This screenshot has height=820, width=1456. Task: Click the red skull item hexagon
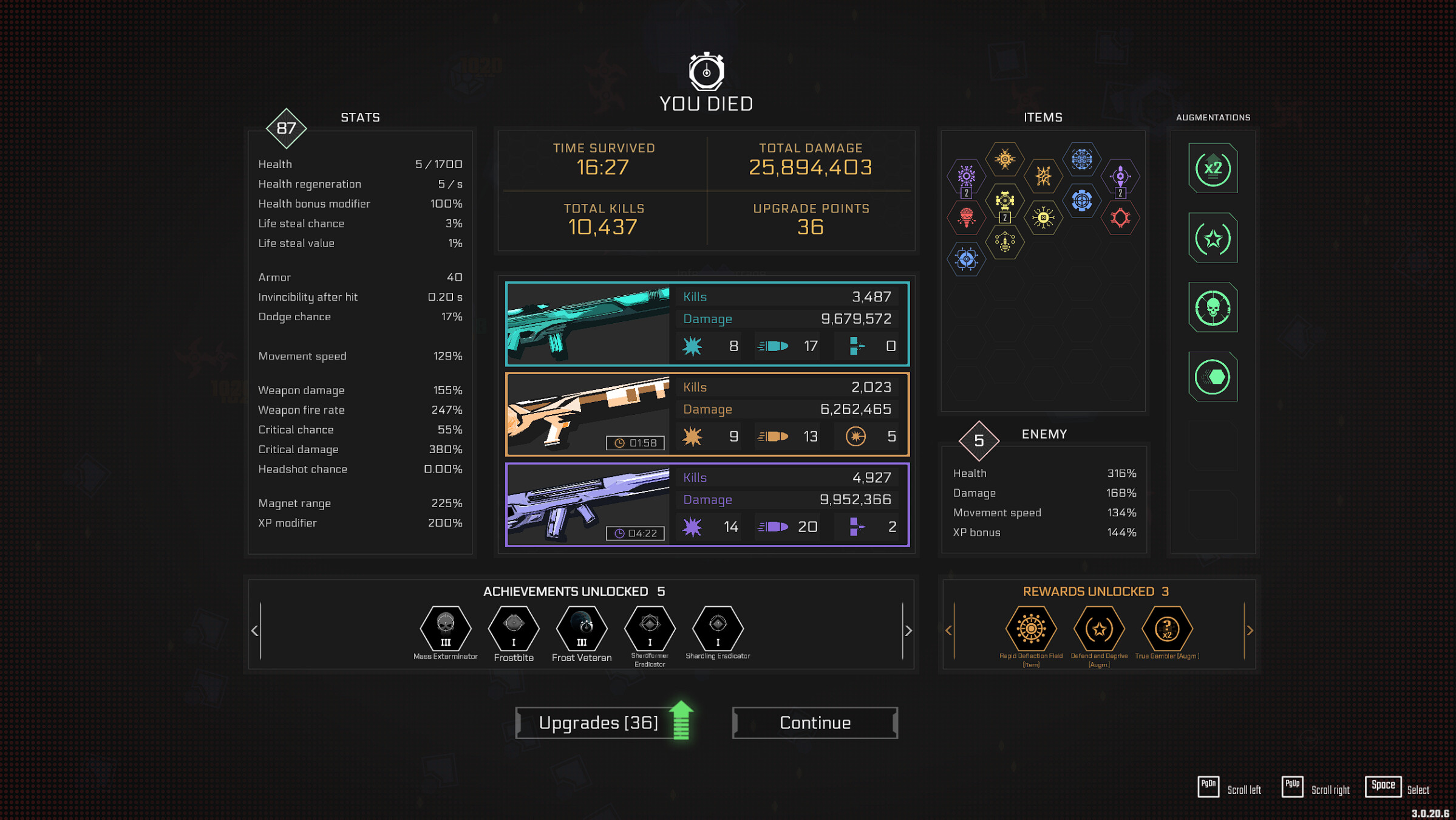(965, 217)
